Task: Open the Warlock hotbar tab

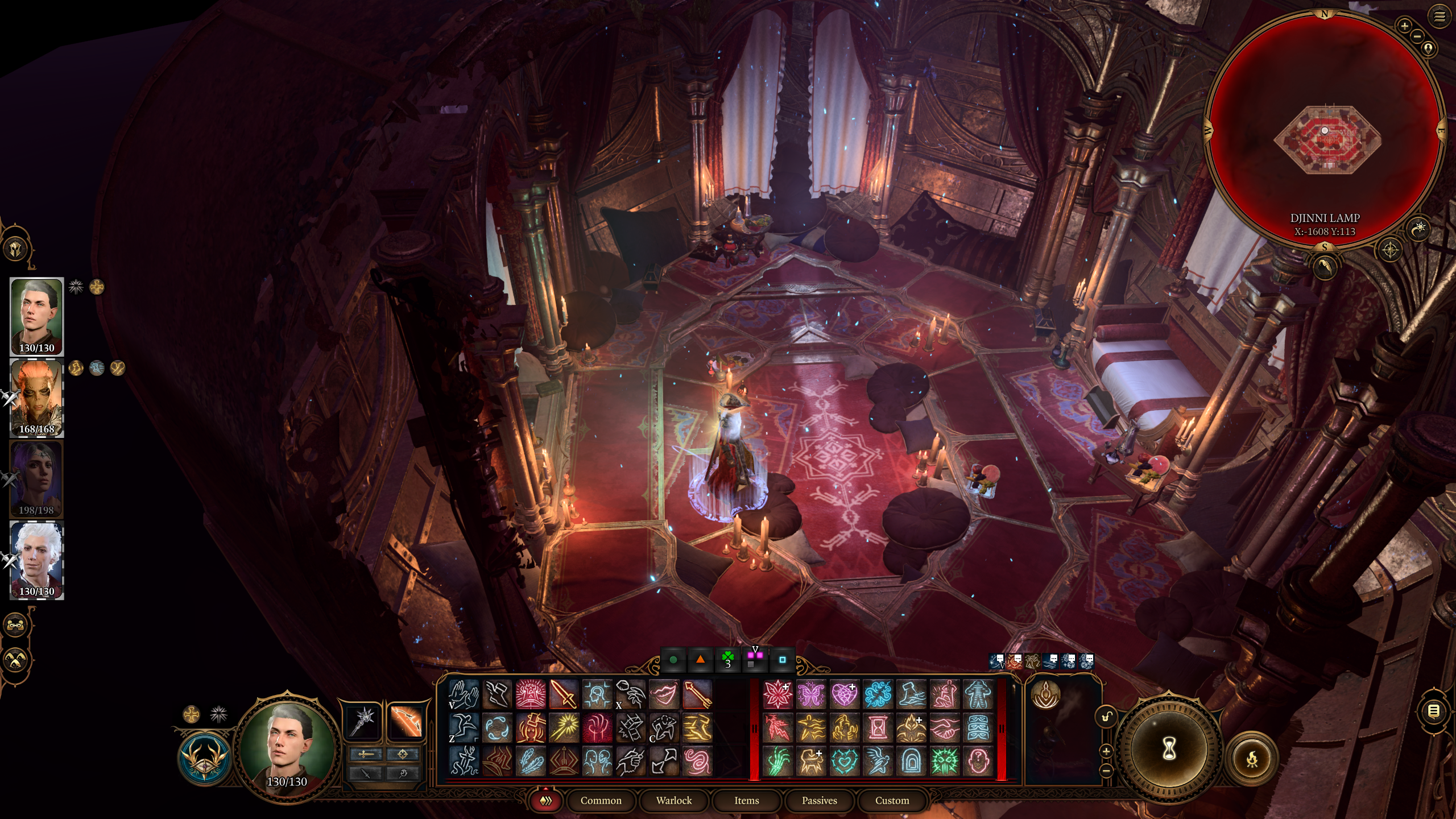Action: click(x=673, y=800)
